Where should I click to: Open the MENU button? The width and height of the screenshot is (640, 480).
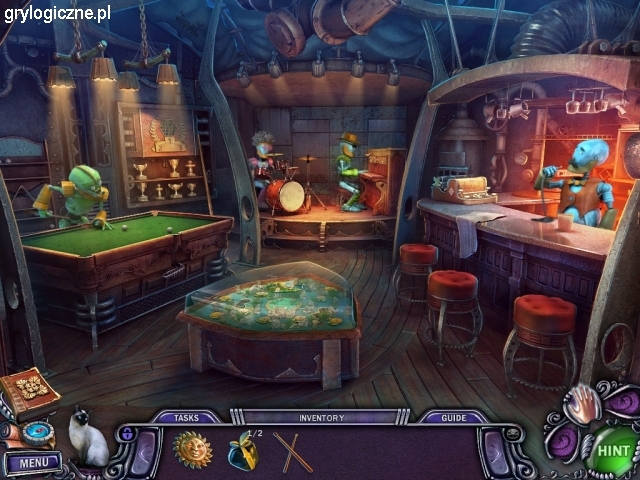[33, 463]
